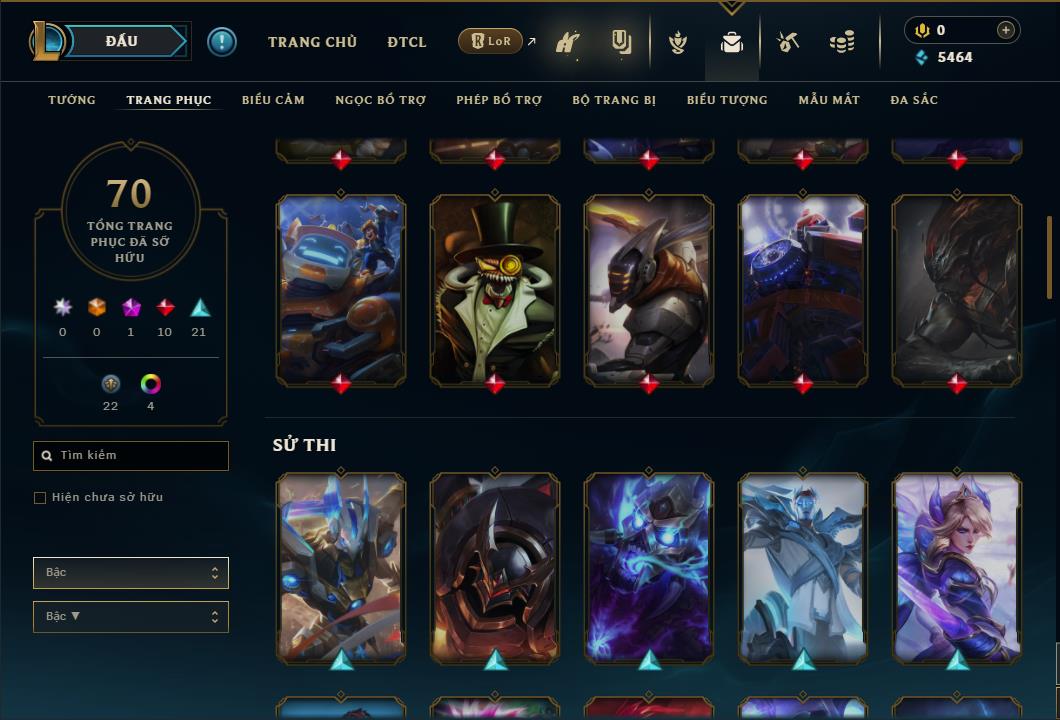
Task: Select the top hat monster skin card
Action: [495, 289]
